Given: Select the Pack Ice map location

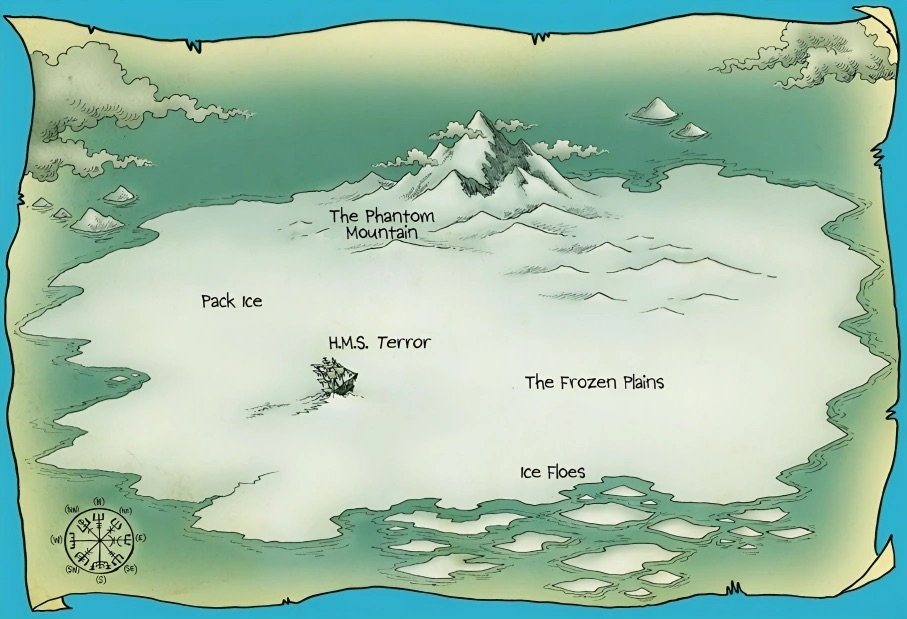Looking at the screenshot, I should (x=231, y=301).
